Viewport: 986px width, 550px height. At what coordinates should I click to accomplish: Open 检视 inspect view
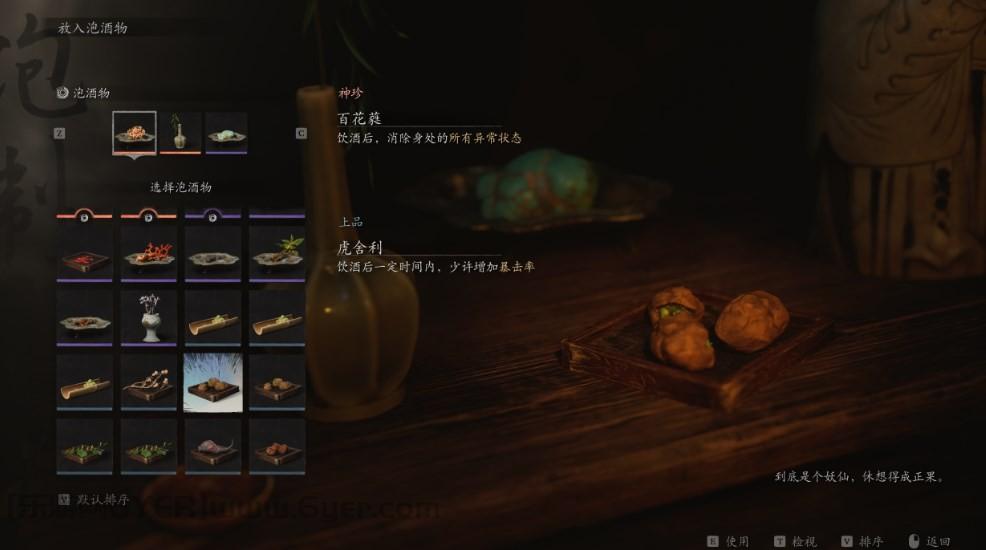tap(796, 541)
